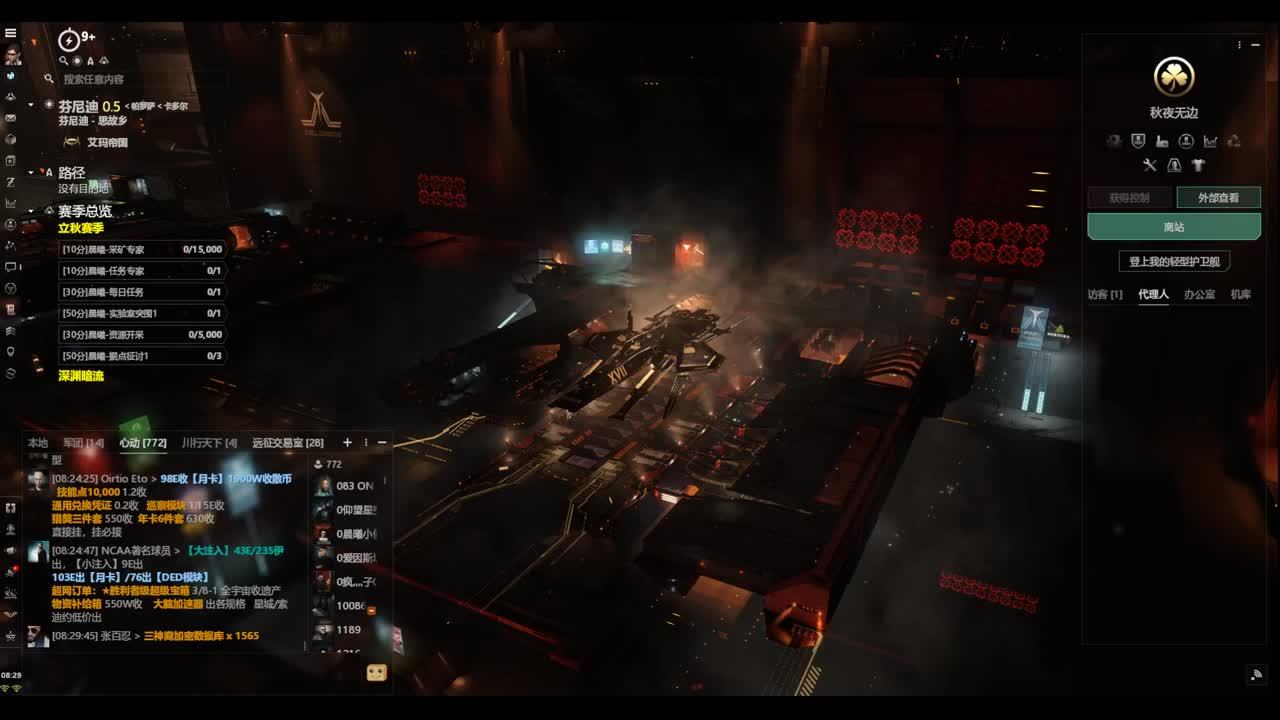The height and width of the screenshot is (720, 1280).
Task: Switch chat to the 本地 local channel
Action: [x=38, y=443]
